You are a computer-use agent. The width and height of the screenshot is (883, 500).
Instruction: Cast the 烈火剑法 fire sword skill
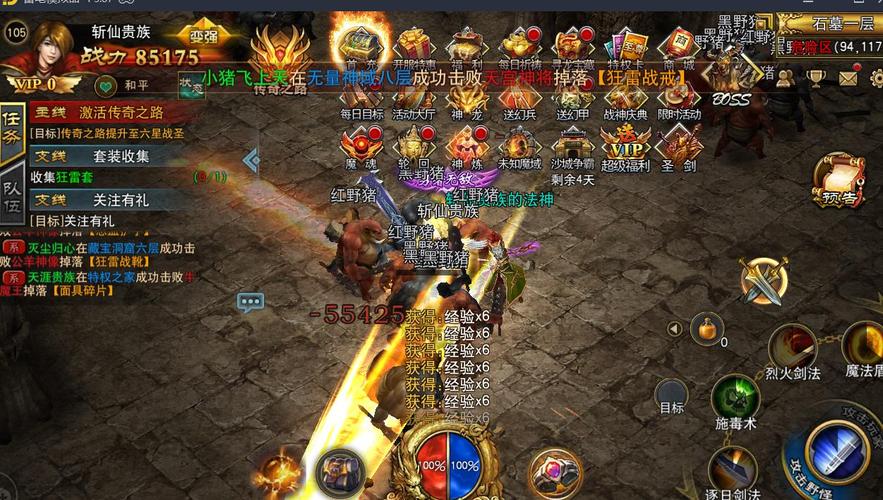792,349
